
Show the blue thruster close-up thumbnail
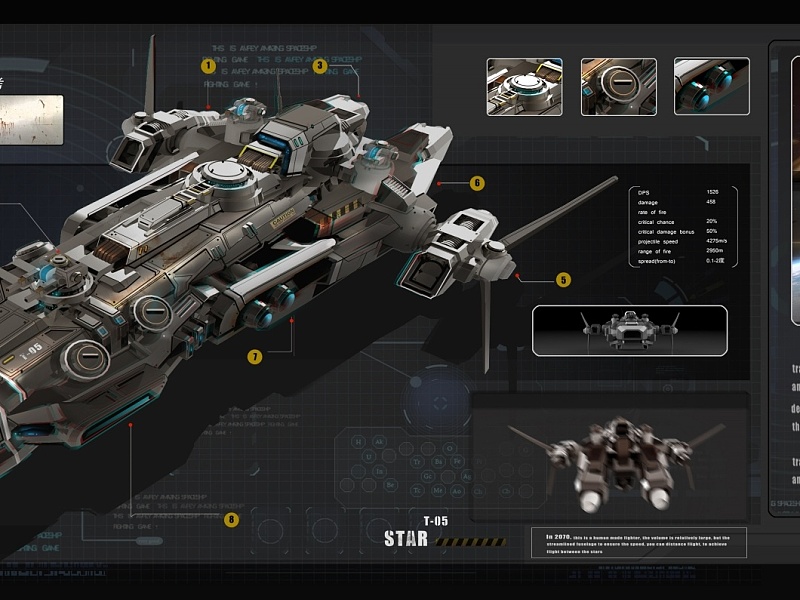711,86
